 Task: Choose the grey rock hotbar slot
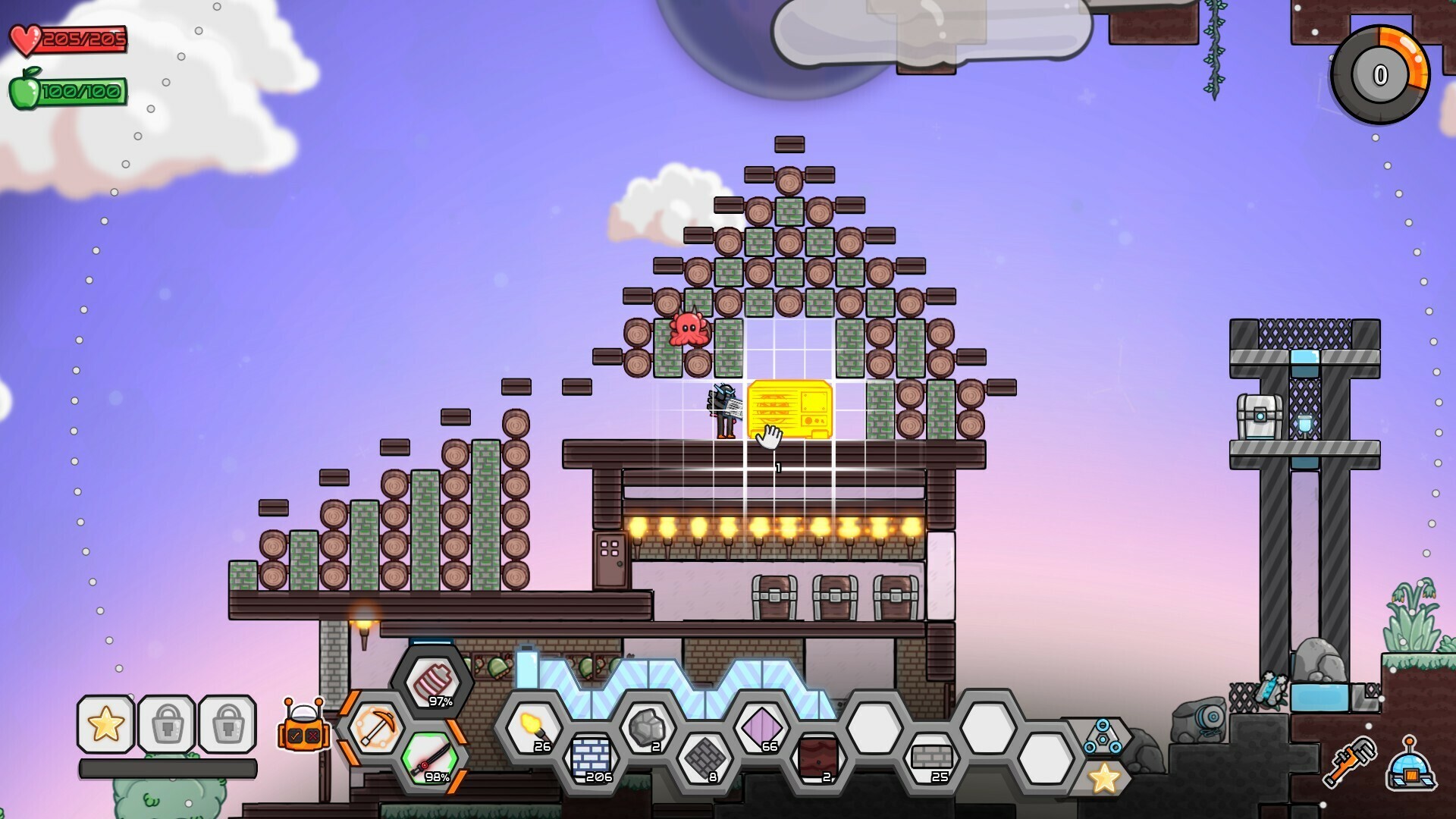tap(647, 728)
